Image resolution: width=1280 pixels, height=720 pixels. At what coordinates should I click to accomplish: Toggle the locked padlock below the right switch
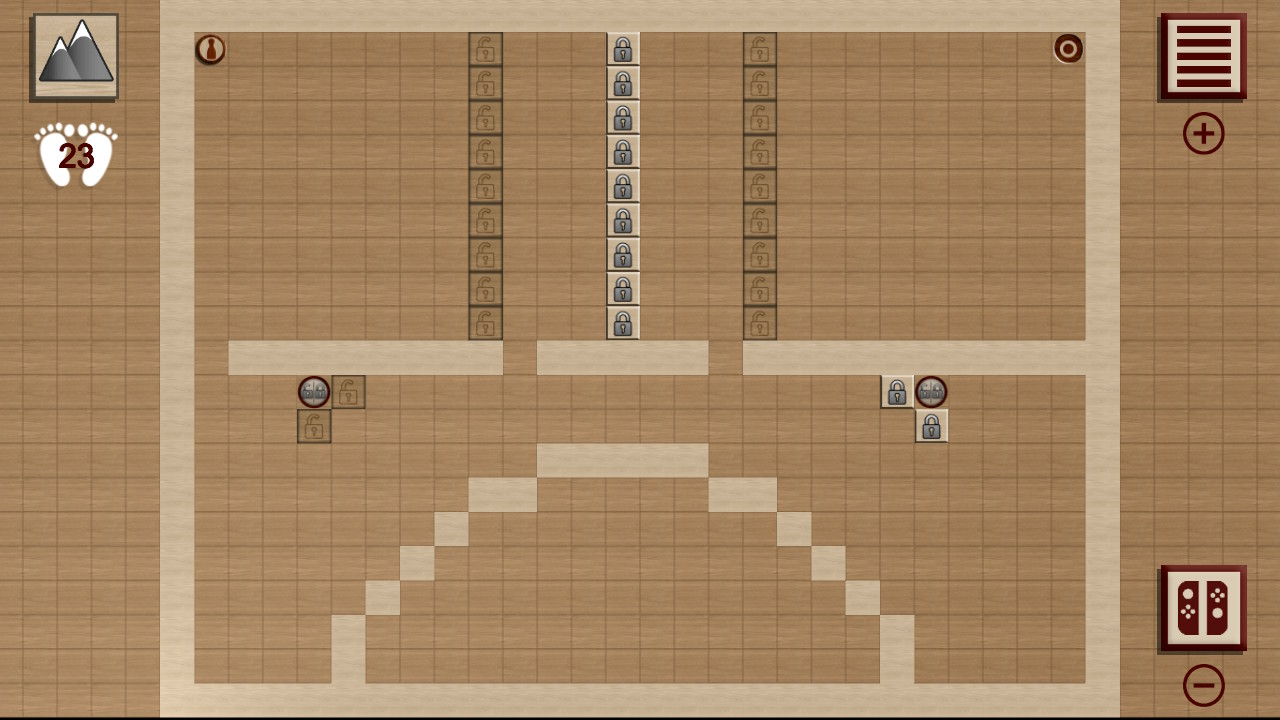point(931,426)
